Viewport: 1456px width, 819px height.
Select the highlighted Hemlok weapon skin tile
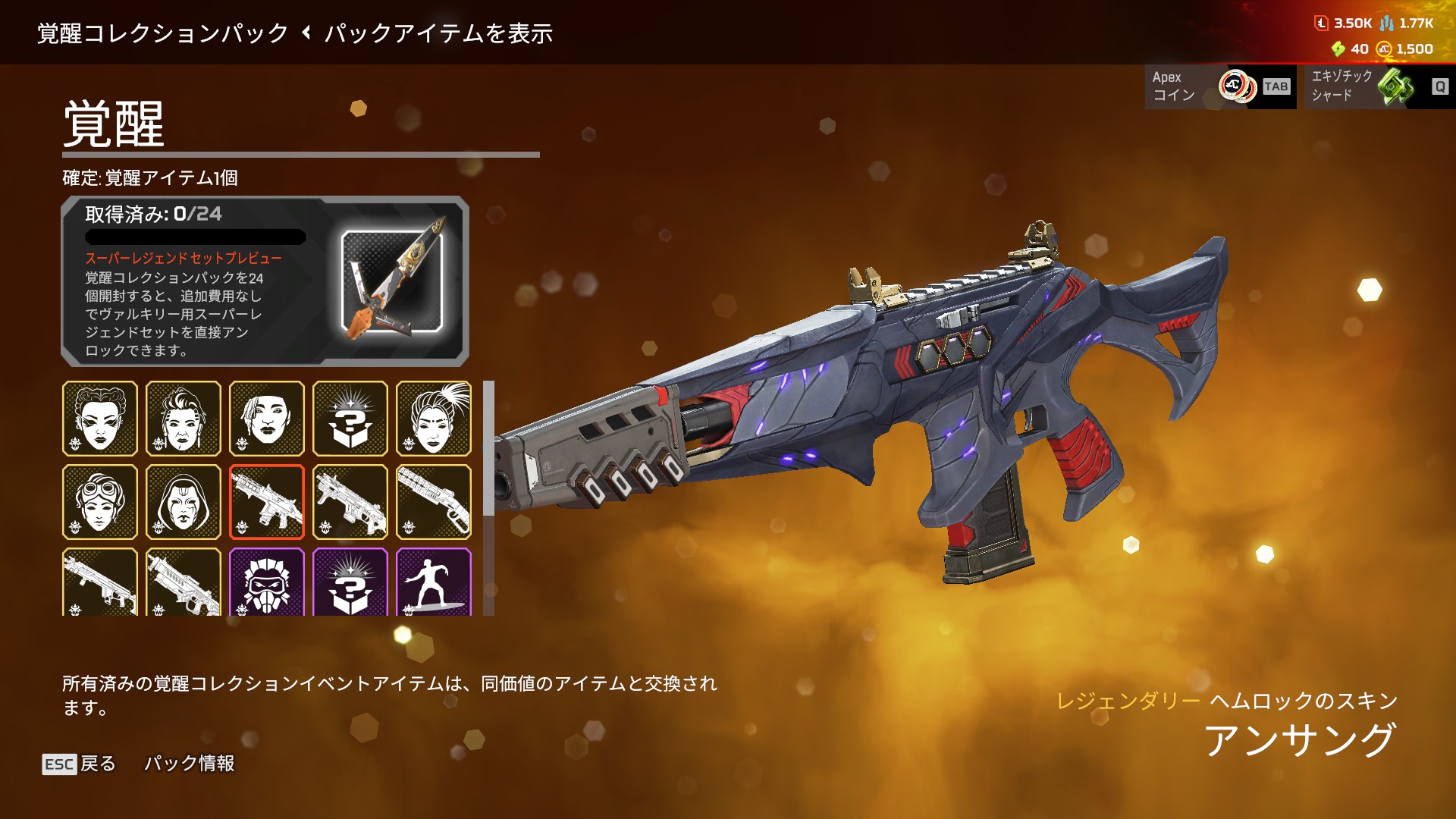[x=267, y=502]
